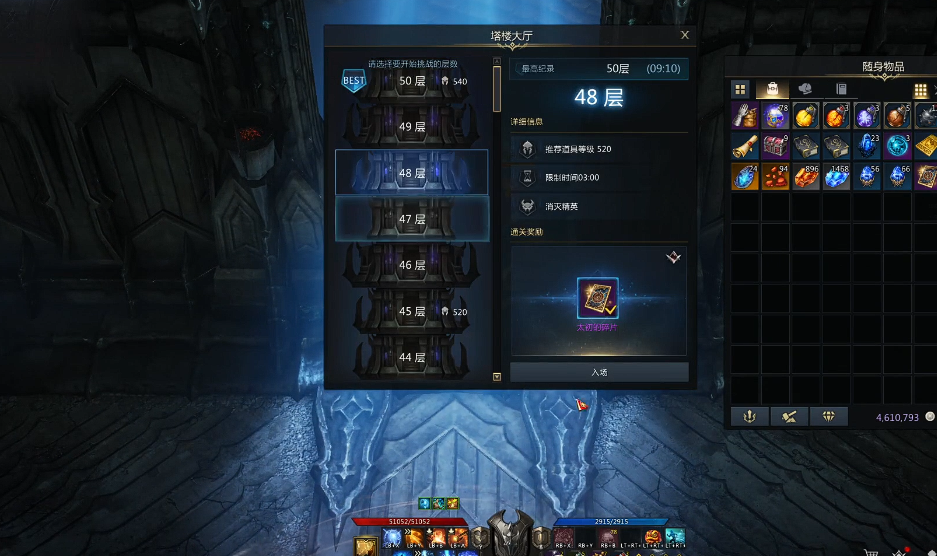Screen dimensions: 937x556
Task: Click the trident button below the inventory
Action: [749, 416]
